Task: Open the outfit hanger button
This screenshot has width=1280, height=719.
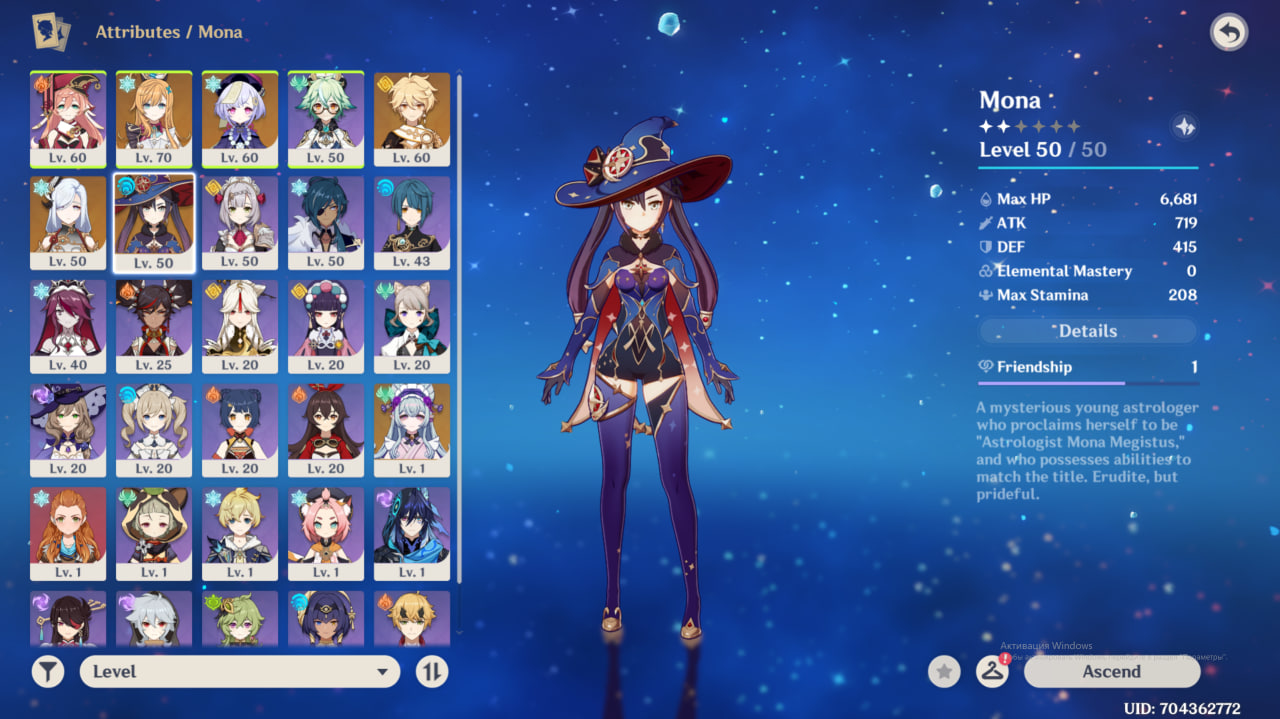Action: pyautogui.click(x=992, y=672)
